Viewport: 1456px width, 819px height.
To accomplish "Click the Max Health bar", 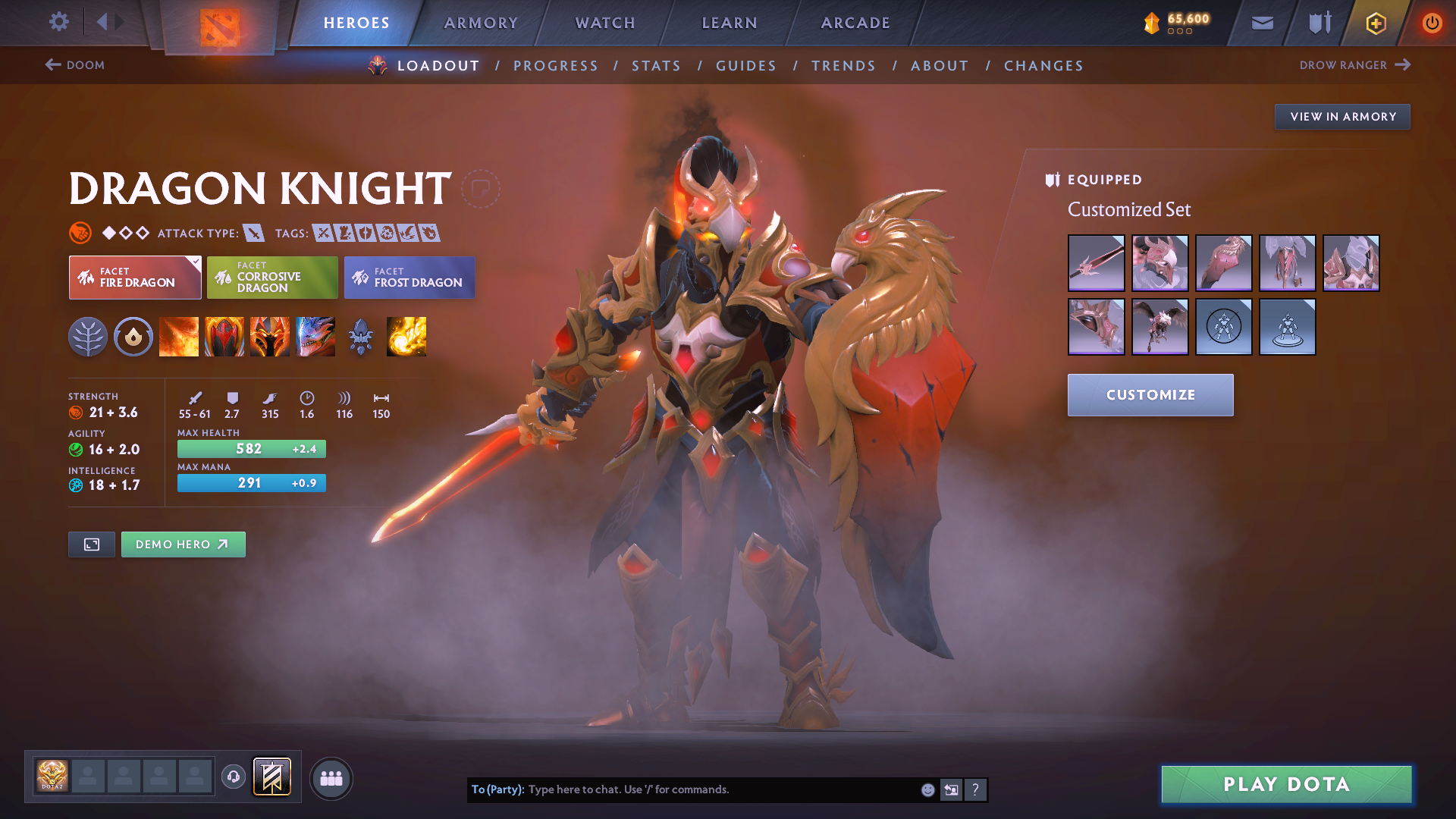I will pyautogui.click(x=251, y=449).
